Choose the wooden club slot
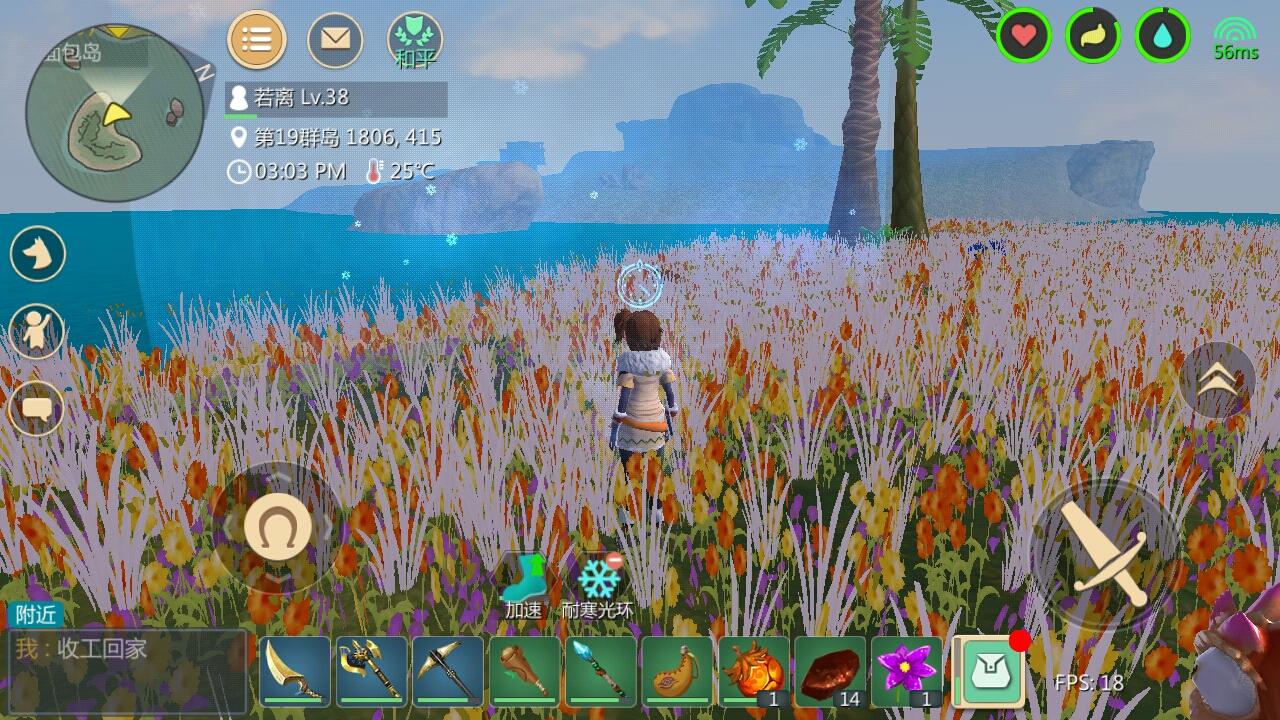Screen dimensions: 1280x720 (524, 671)
